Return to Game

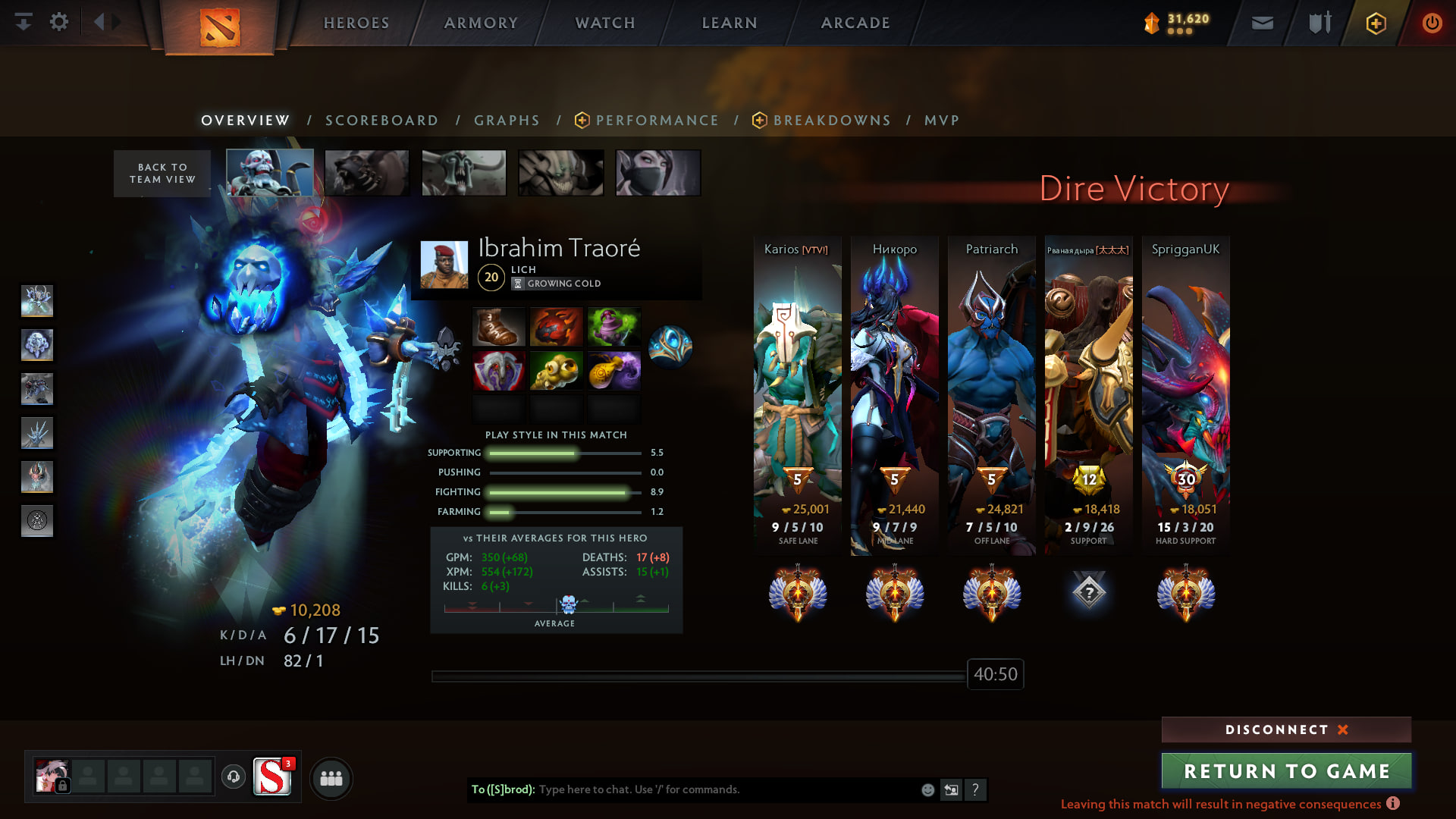1286,771
